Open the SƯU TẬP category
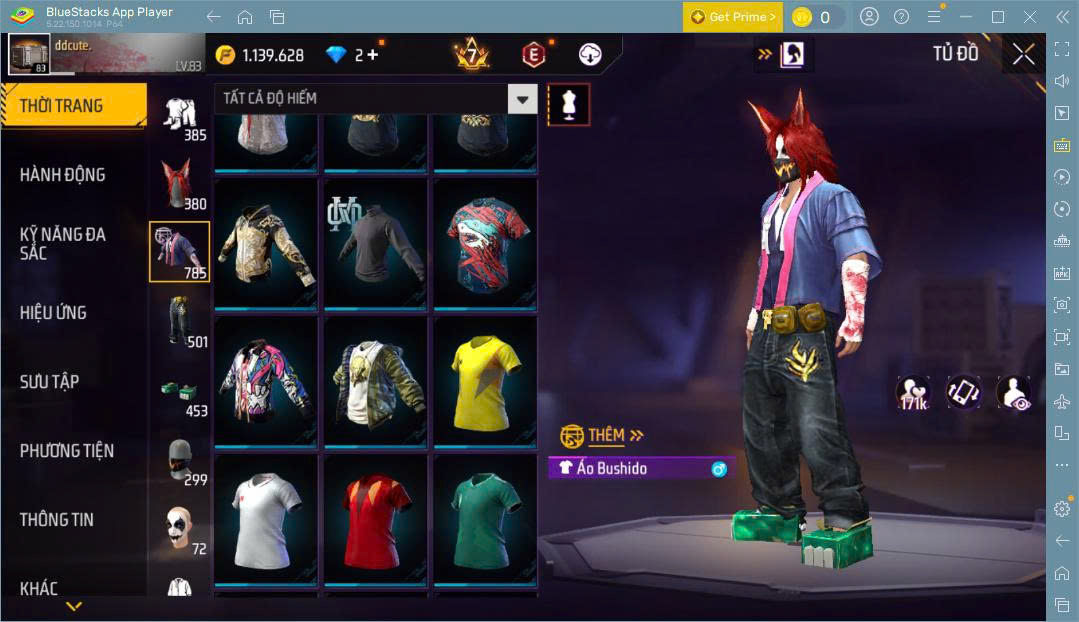Viewport: 1079px width, 622px height. (x=49, y=382)
